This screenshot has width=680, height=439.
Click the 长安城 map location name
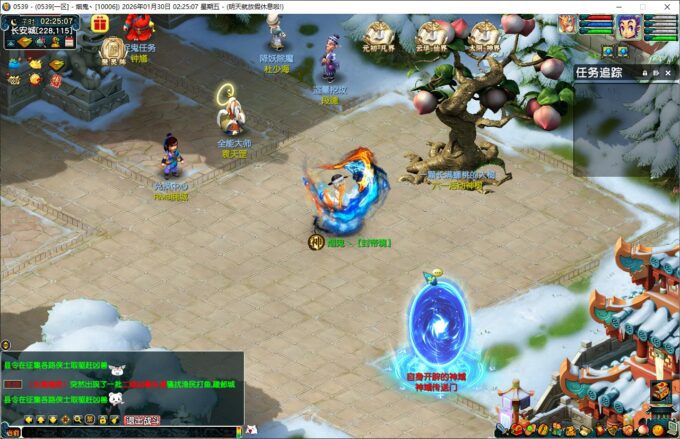tap(22, 31)
